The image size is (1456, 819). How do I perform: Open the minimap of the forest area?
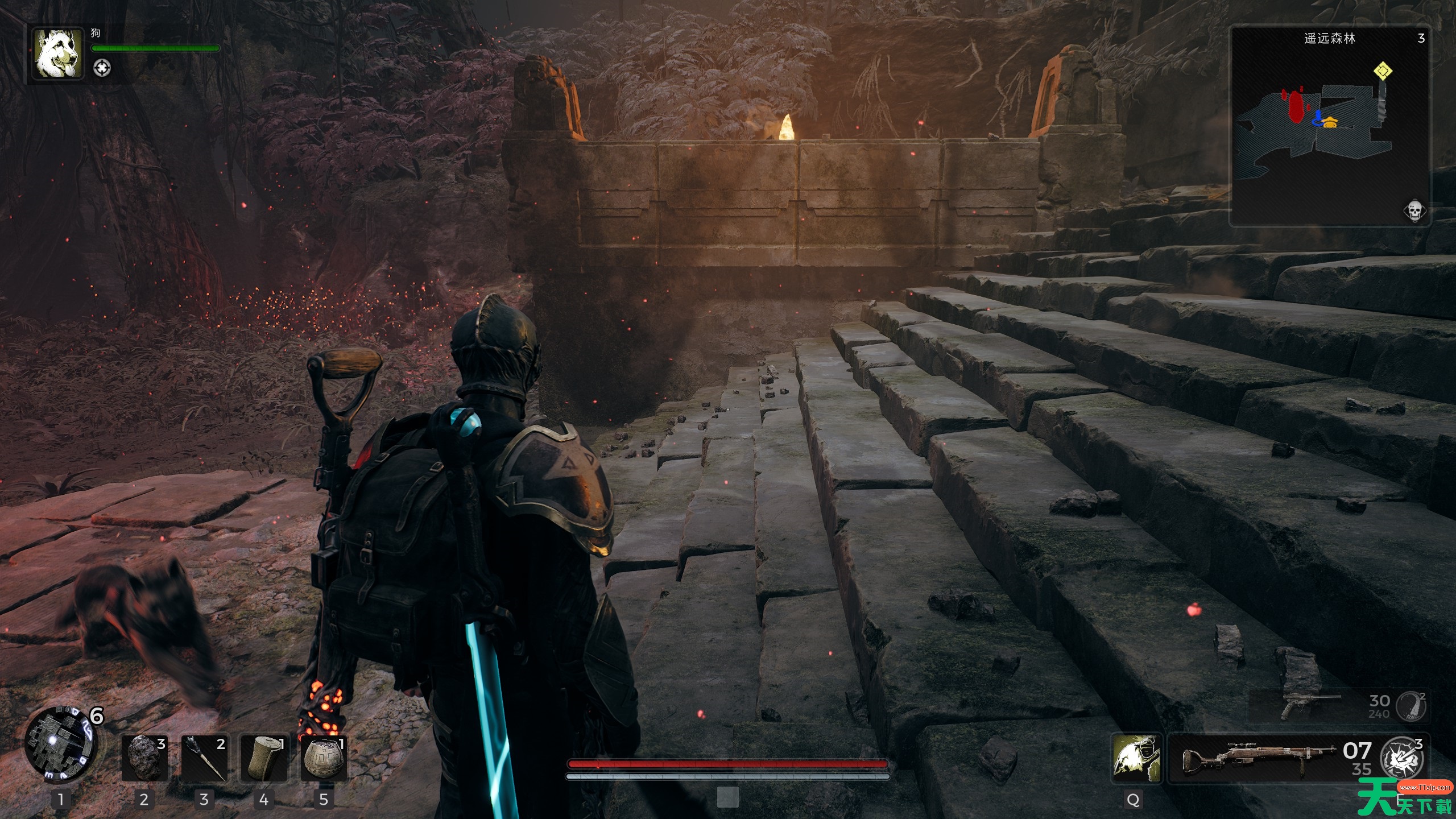1330,126
